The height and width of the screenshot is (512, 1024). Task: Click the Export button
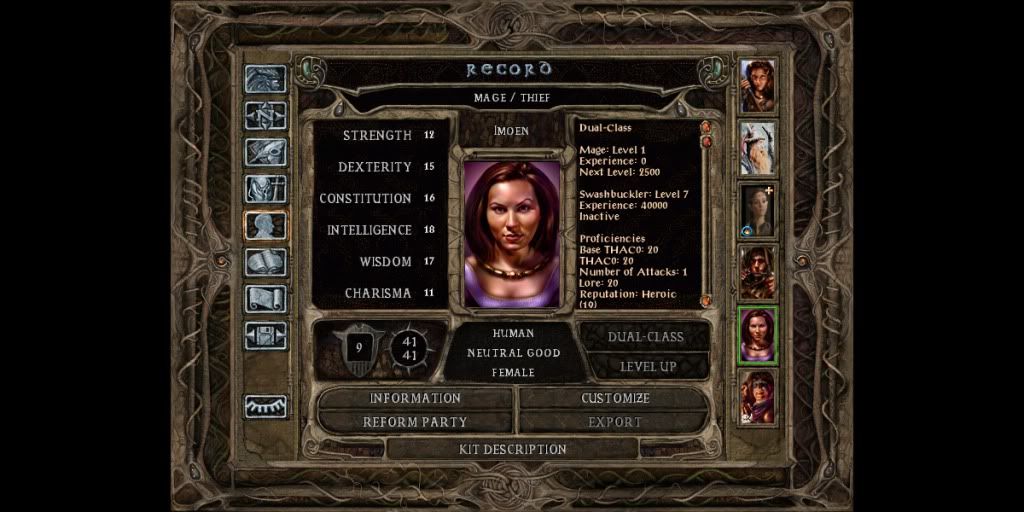point(615,422)
